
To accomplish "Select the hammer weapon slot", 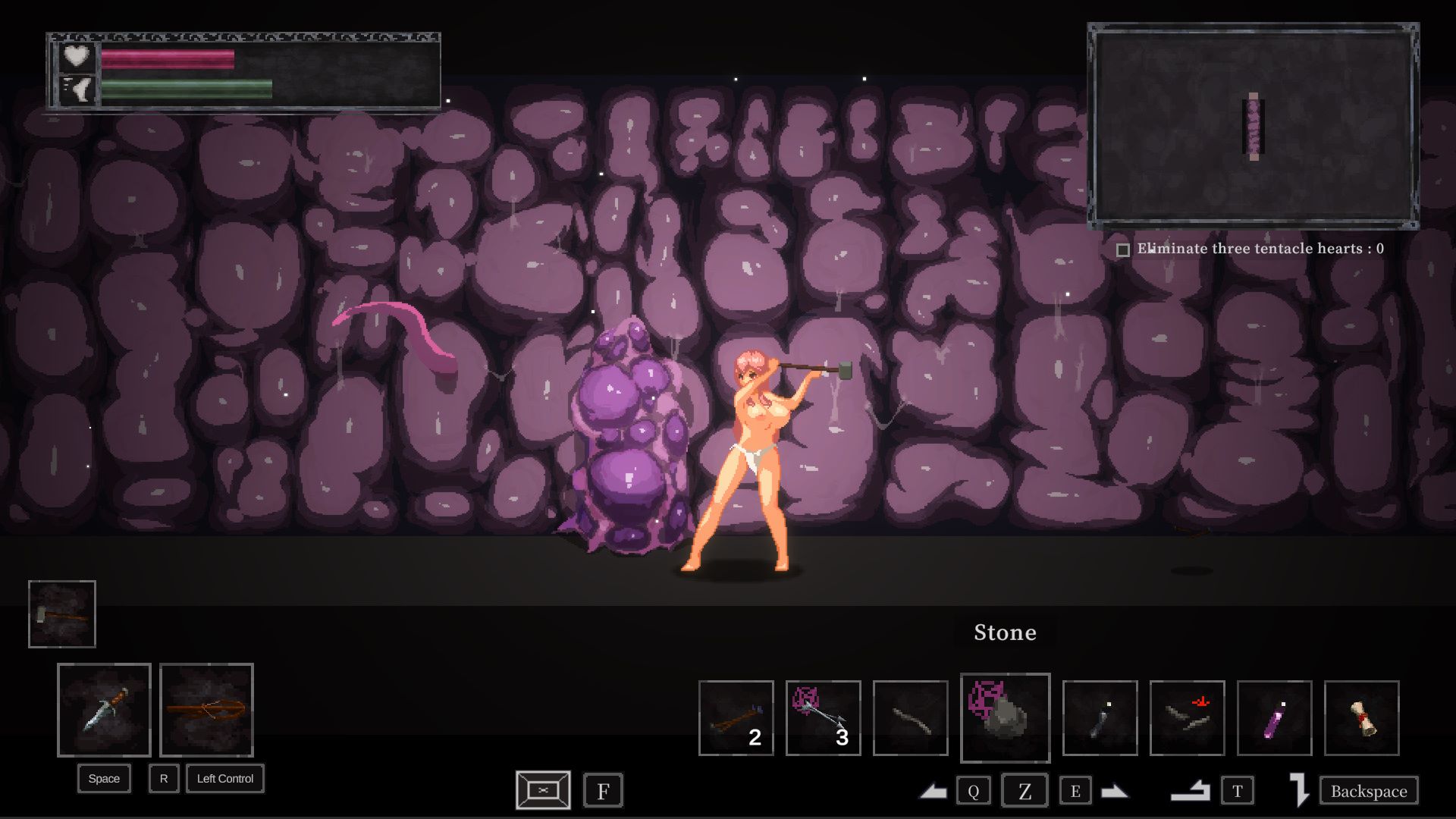I will click(62, 614).
